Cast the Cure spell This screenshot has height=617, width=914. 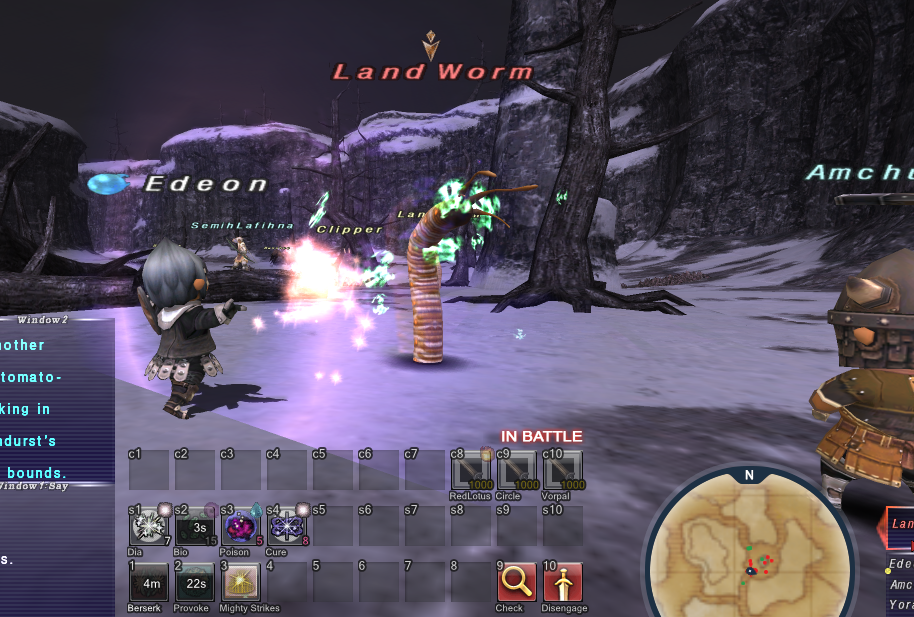[x=286, y=526]
